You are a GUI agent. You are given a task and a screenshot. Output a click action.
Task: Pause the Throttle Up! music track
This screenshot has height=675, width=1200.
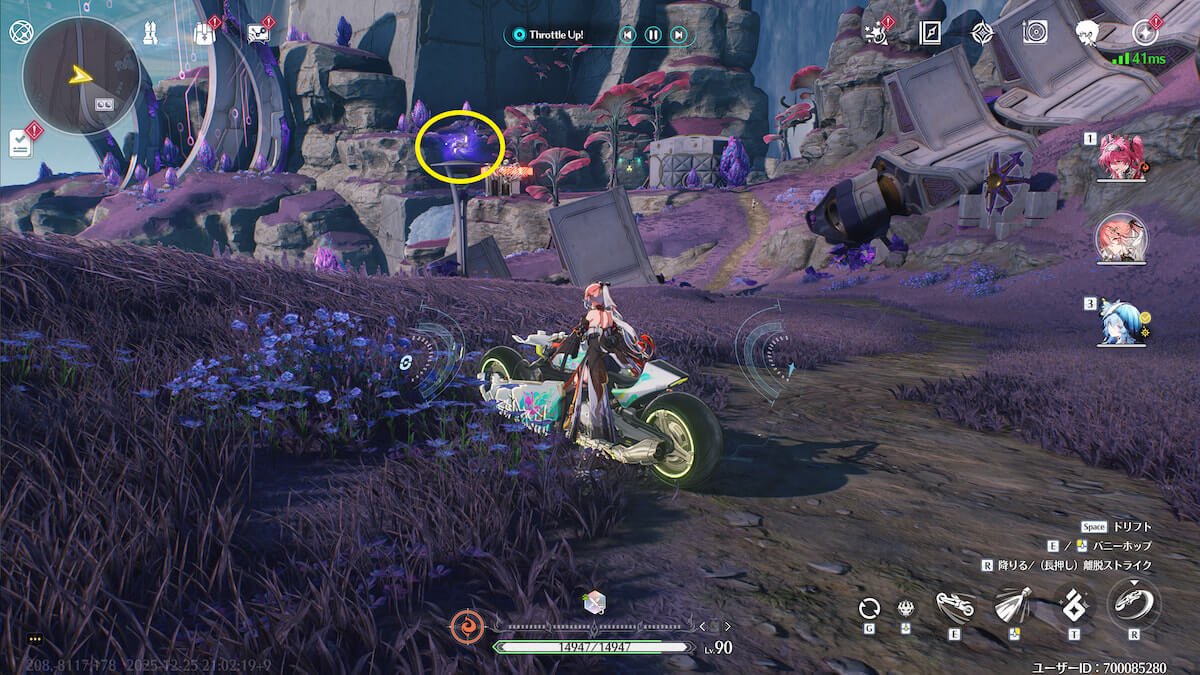pyautogui.click(x=653, y=35)
